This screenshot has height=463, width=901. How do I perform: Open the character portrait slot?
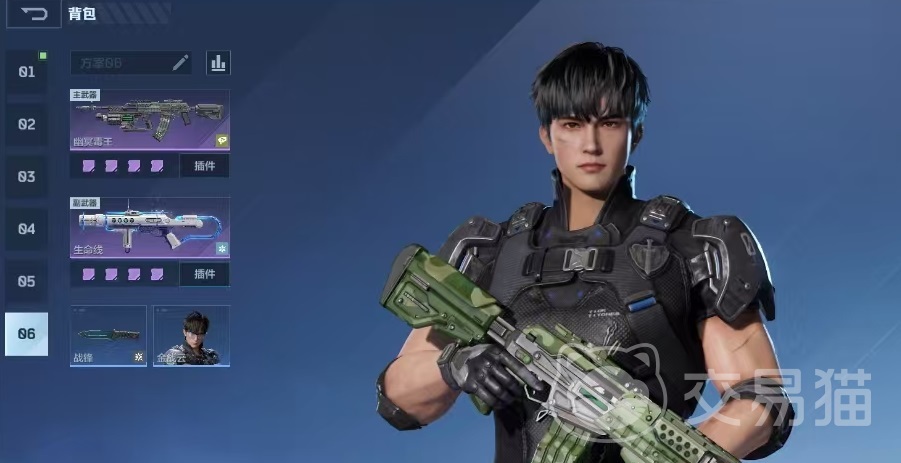(191, 336)
